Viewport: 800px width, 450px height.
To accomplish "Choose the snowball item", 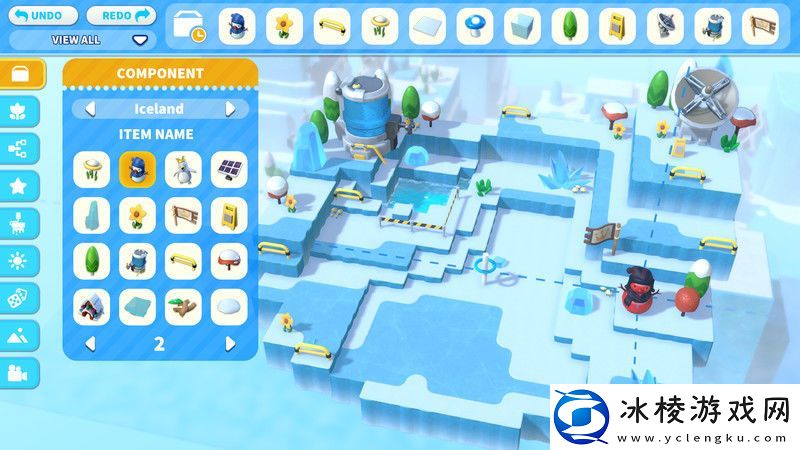I will (229, 307).
